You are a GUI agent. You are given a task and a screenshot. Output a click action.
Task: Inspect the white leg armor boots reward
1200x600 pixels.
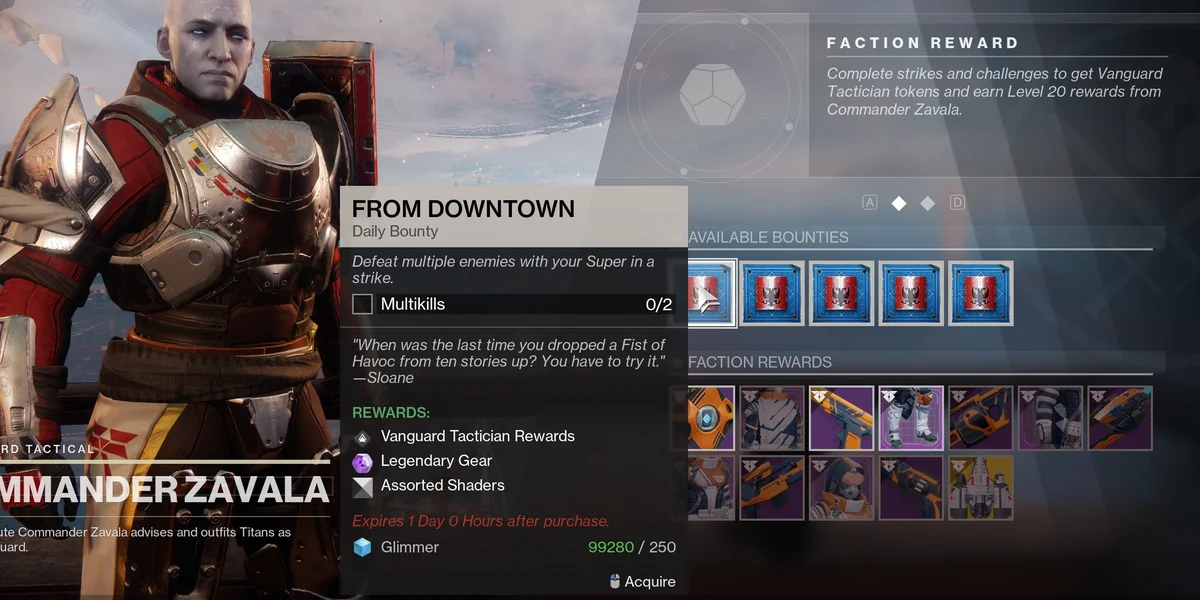coord(911,418)
